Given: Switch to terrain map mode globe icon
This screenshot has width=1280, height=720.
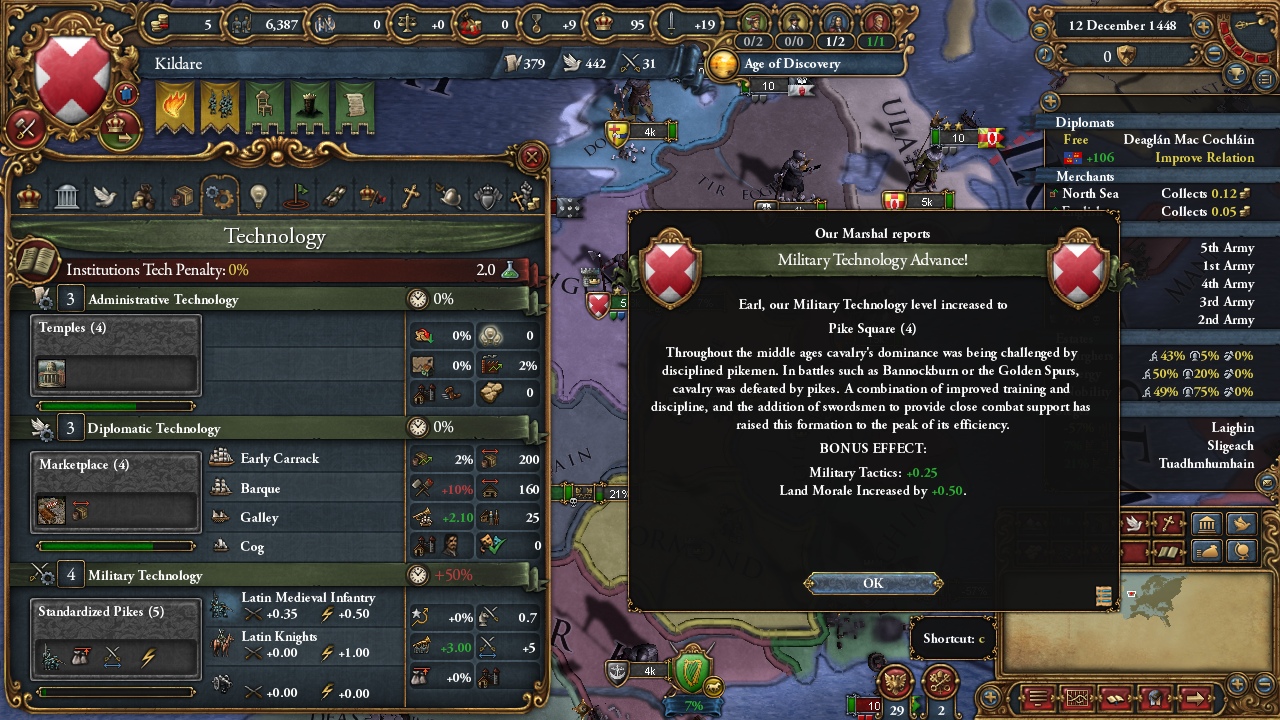Looking at the screenshot, I should pyautogui.click(x=1242, y=552).
